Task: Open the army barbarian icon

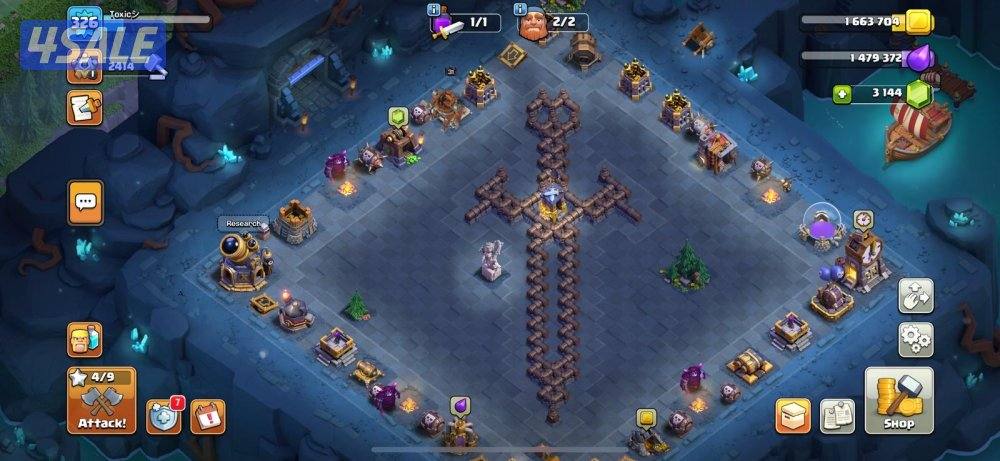Action: click(x=85, y=340)
